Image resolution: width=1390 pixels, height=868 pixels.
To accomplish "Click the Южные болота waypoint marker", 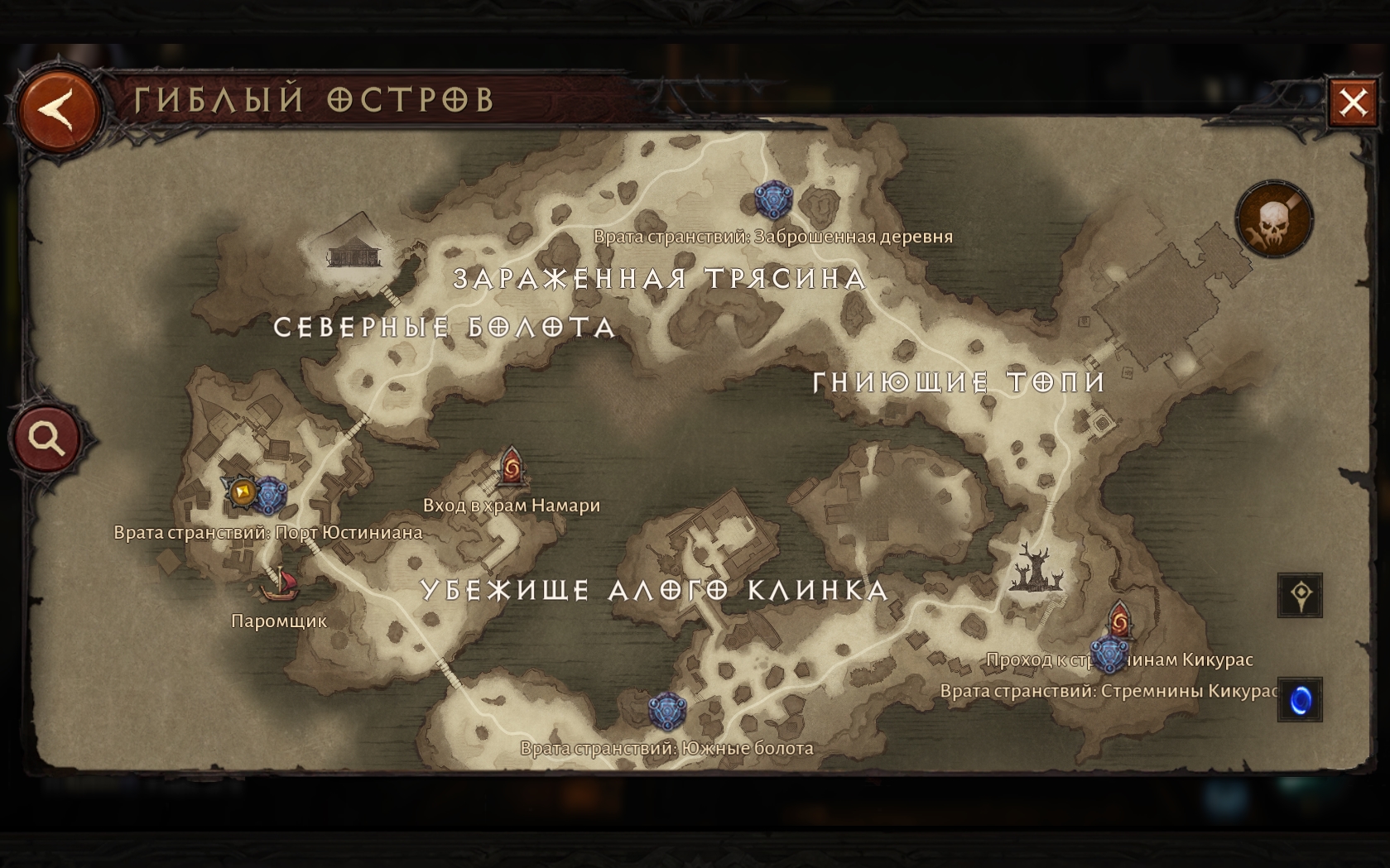I will [666, 712].
